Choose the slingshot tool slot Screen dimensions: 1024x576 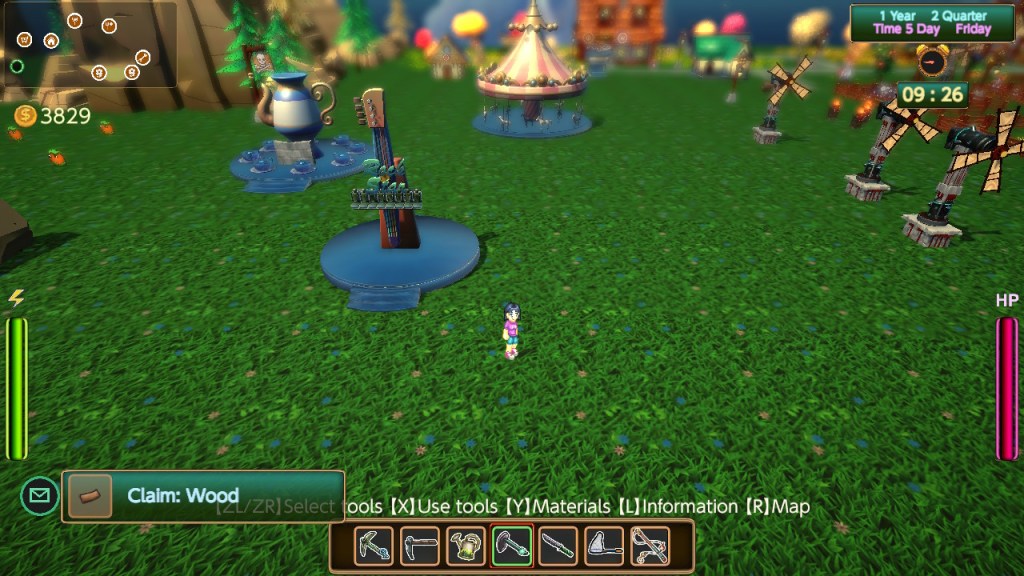click(x=650, y=546)
